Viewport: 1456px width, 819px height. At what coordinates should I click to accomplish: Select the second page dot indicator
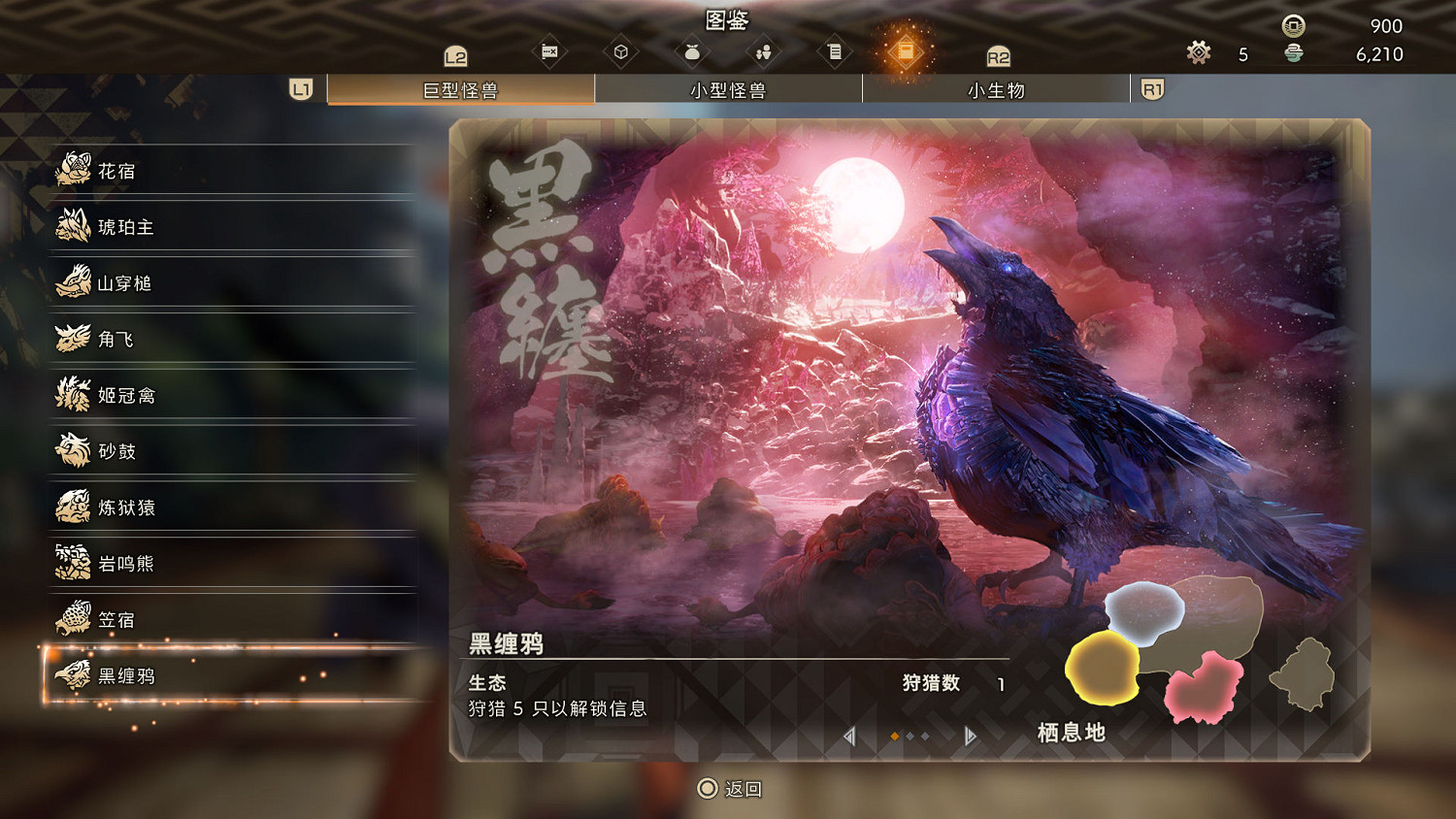pyautogui.click(x=909, y=737)
